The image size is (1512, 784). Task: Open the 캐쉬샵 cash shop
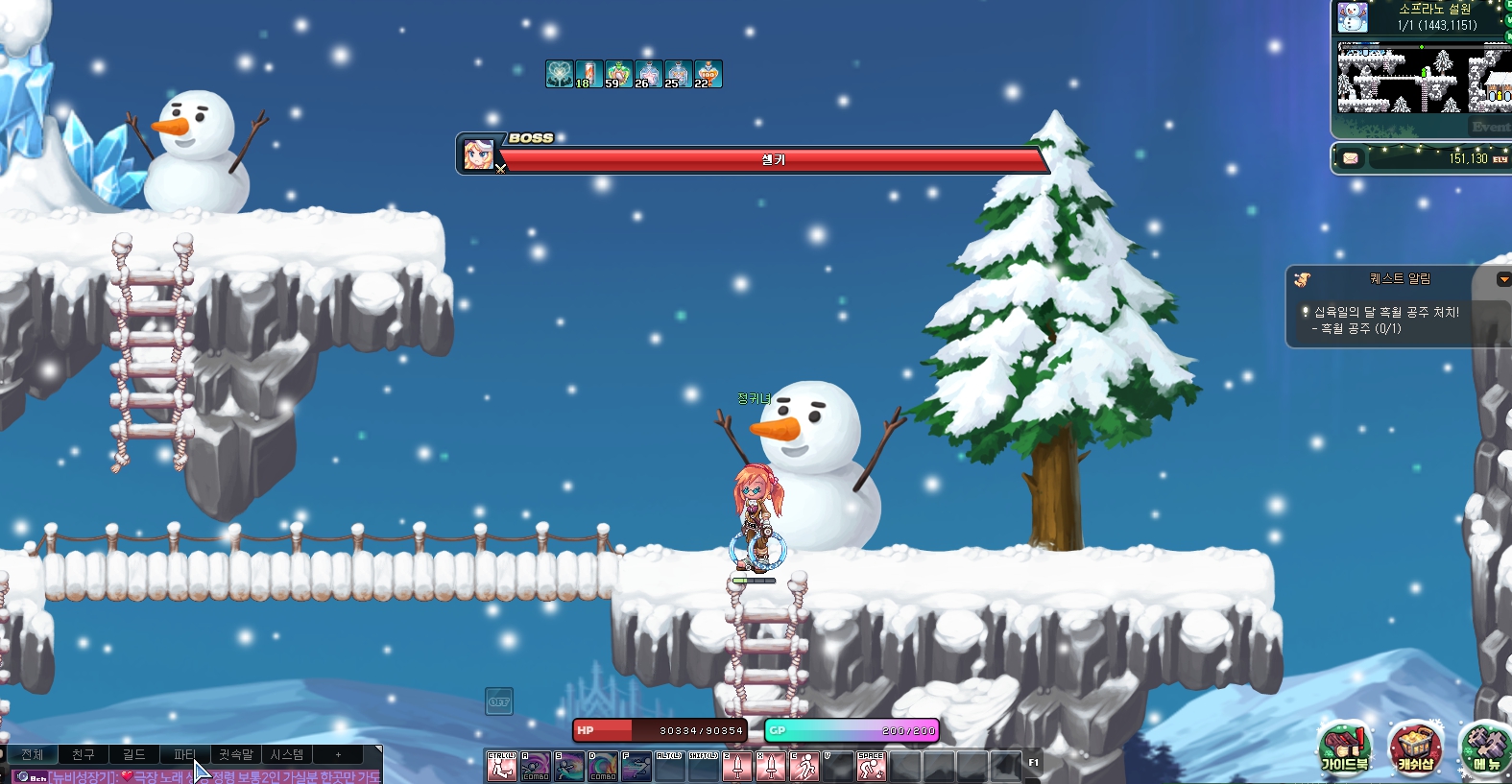click(1415, 748)
